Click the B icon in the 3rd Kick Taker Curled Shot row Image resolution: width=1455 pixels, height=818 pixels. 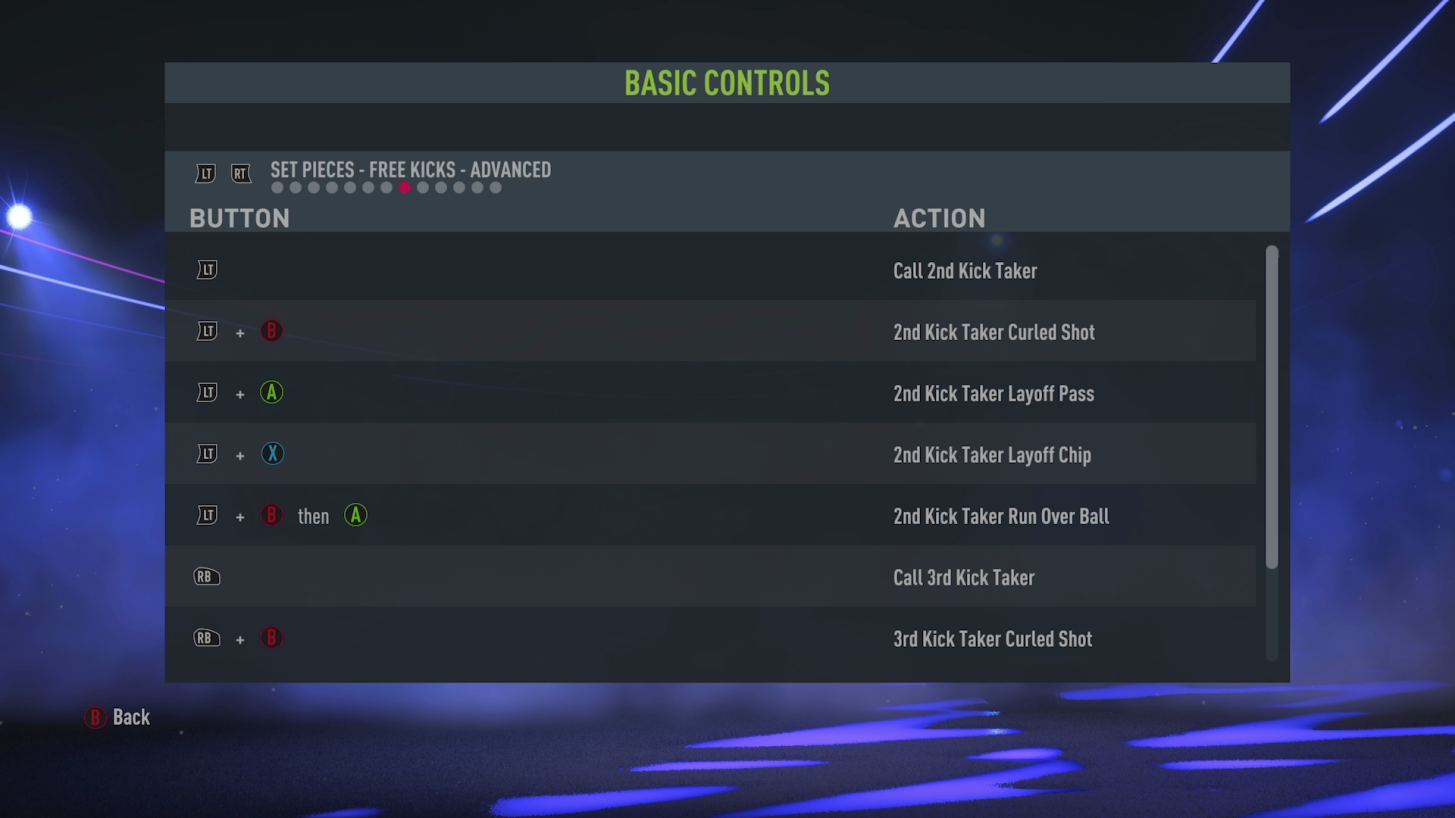pos(272,638)
